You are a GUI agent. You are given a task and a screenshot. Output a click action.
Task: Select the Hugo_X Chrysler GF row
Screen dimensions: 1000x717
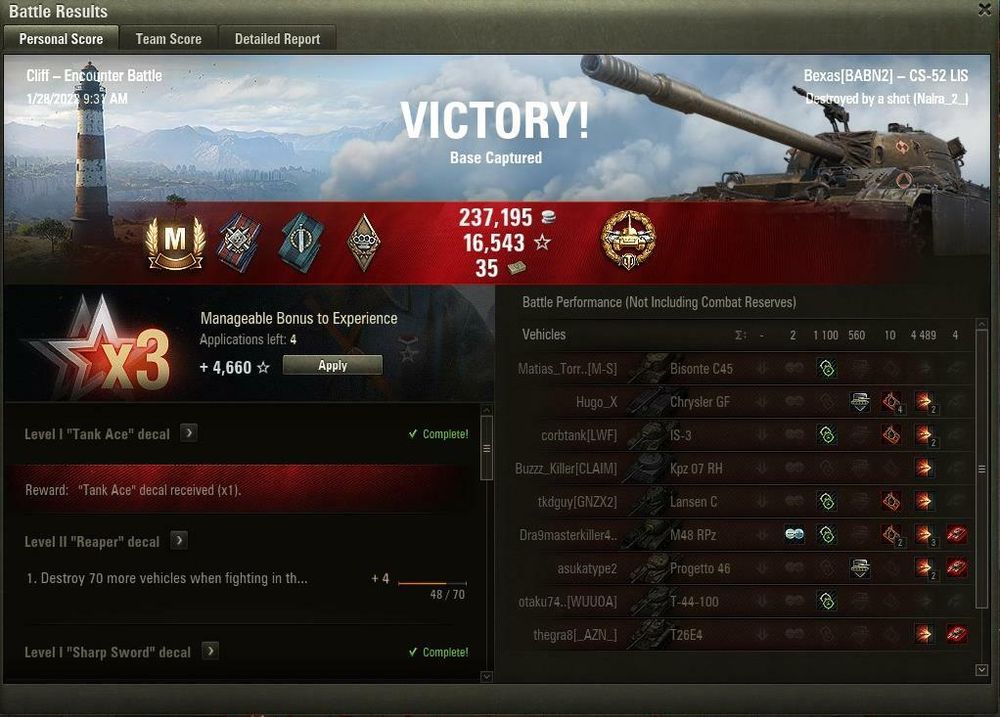coord(700,402)
